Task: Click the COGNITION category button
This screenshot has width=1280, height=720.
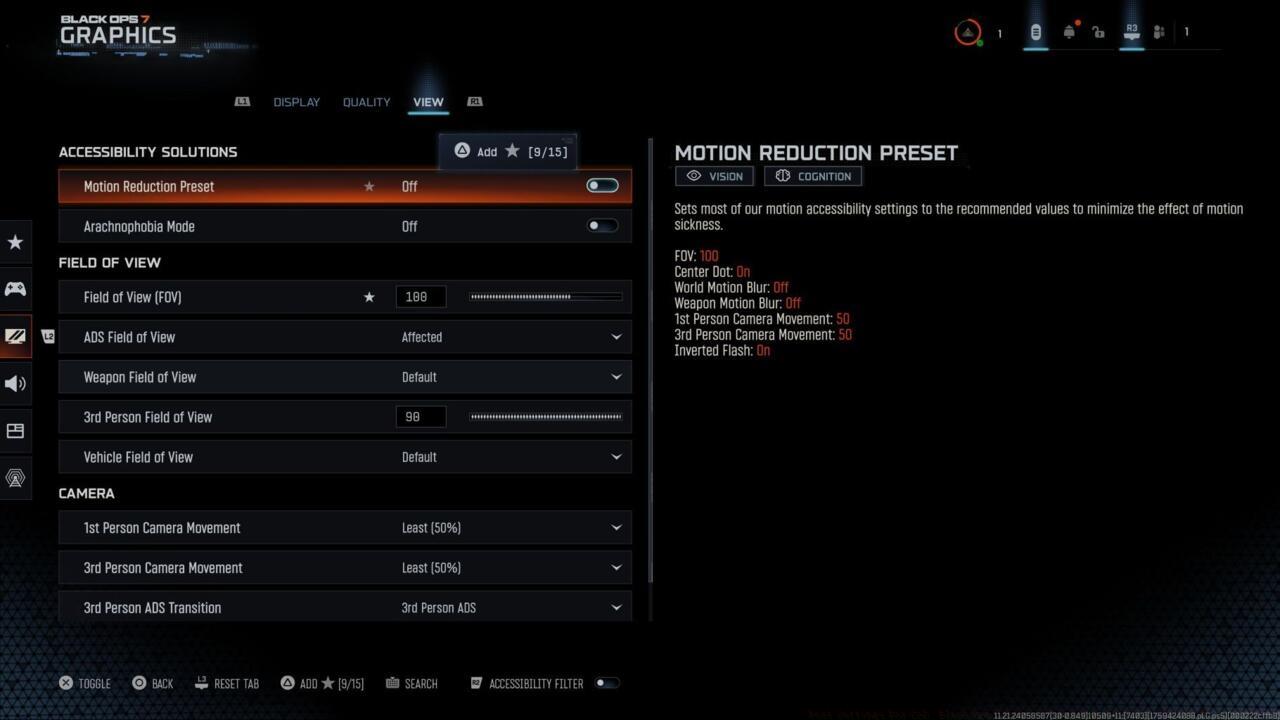Action: (812, 176)
